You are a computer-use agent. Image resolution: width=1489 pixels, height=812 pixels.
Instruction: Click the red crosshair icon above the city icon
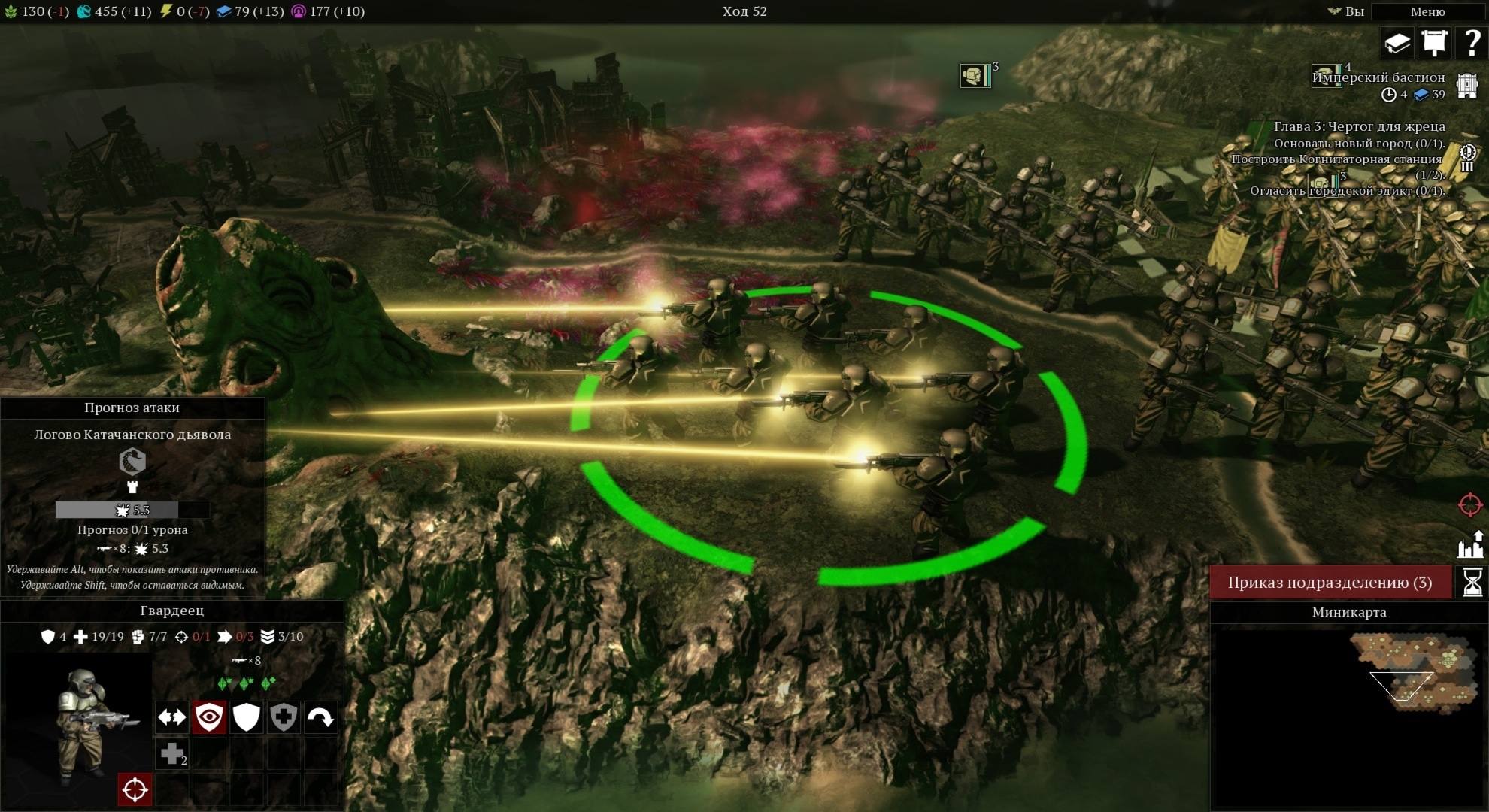tap(1470, 504)
